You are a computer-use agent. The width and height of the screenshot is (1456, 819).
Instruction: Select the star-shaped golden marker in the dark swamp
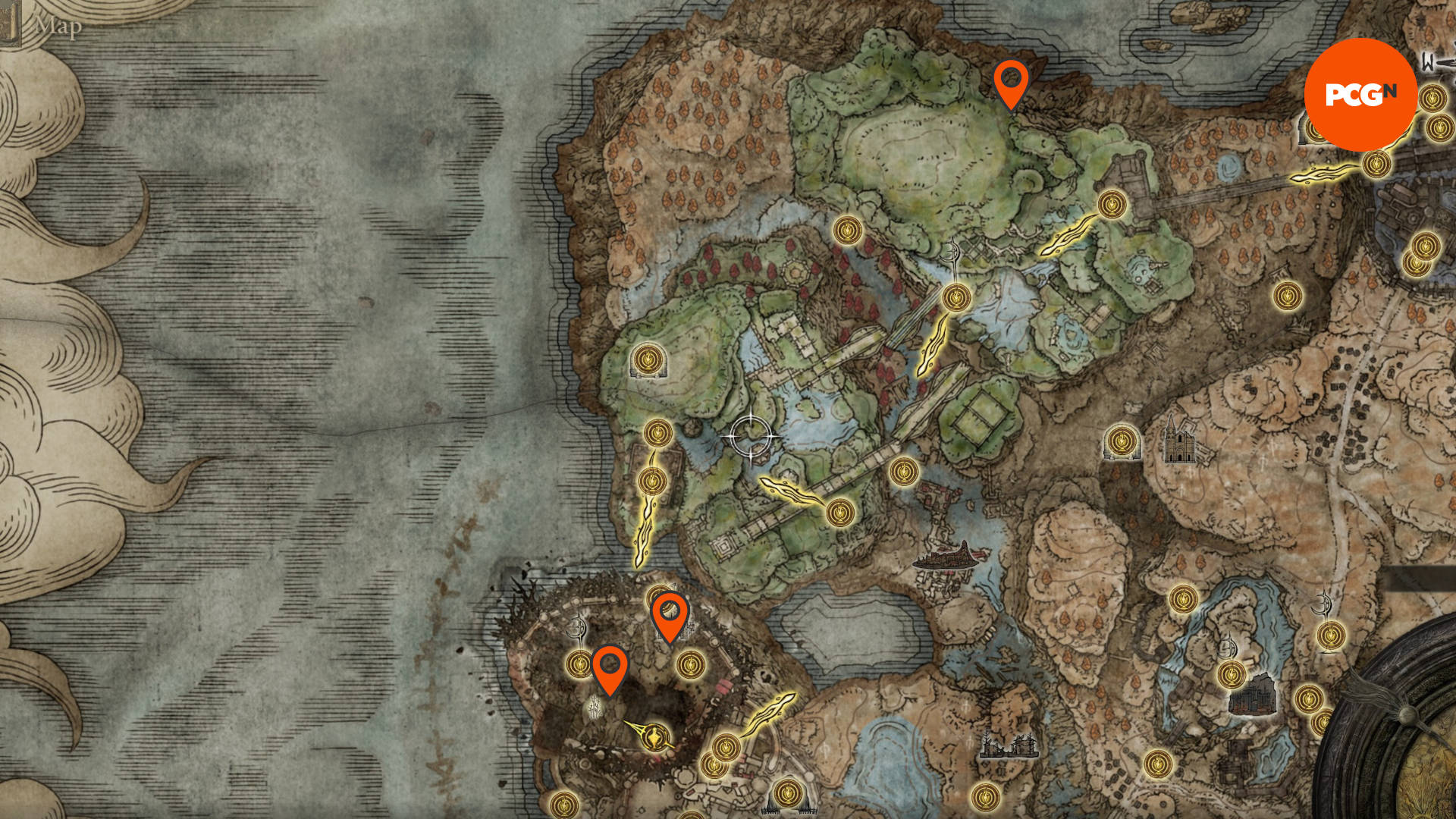pos(655,736)
